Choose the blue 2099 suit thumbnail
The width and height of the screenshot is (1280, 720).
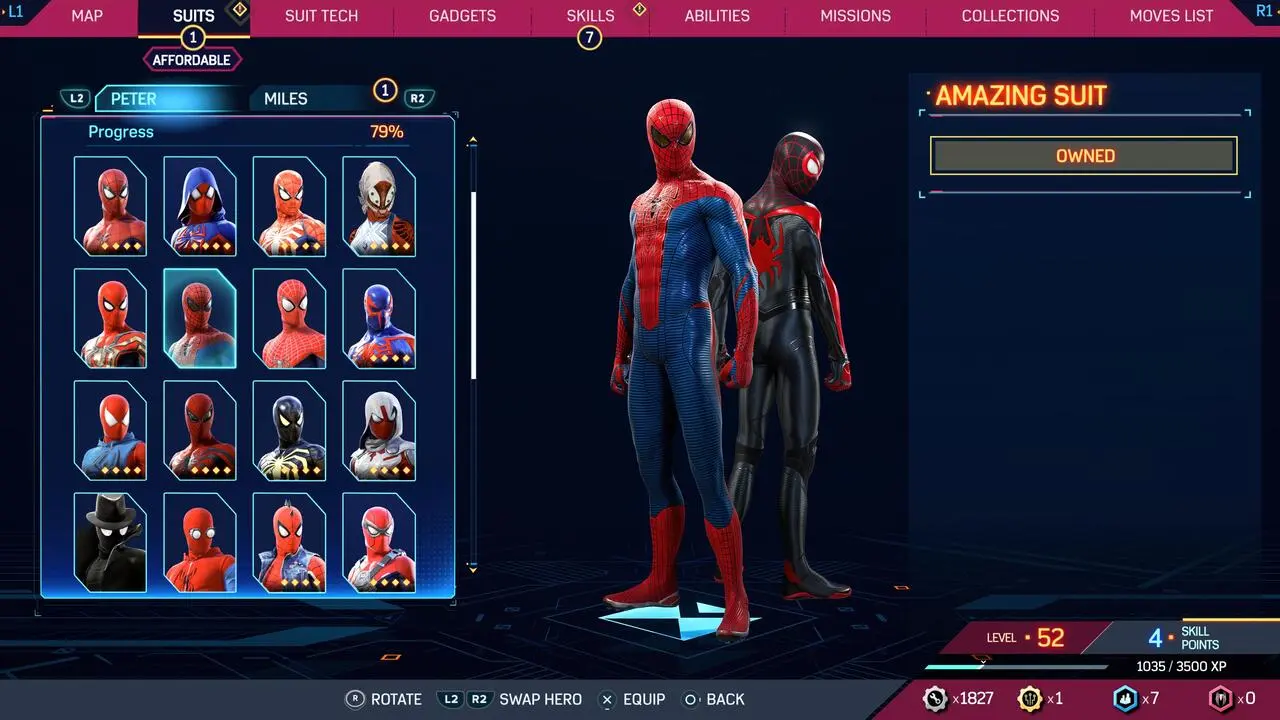pos(379,318)
